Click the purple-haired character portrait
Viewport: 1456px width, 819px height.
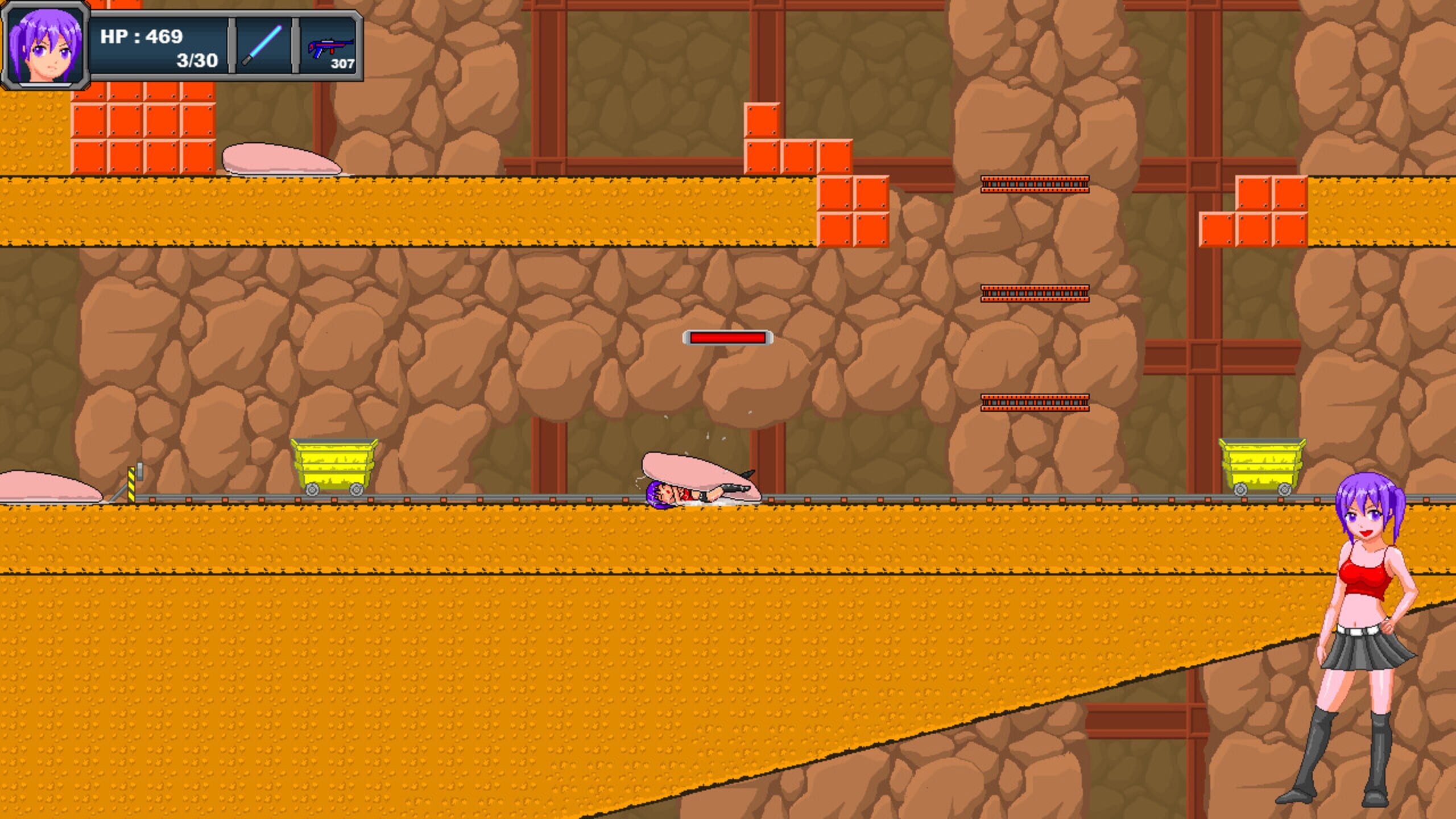point(45,45)
